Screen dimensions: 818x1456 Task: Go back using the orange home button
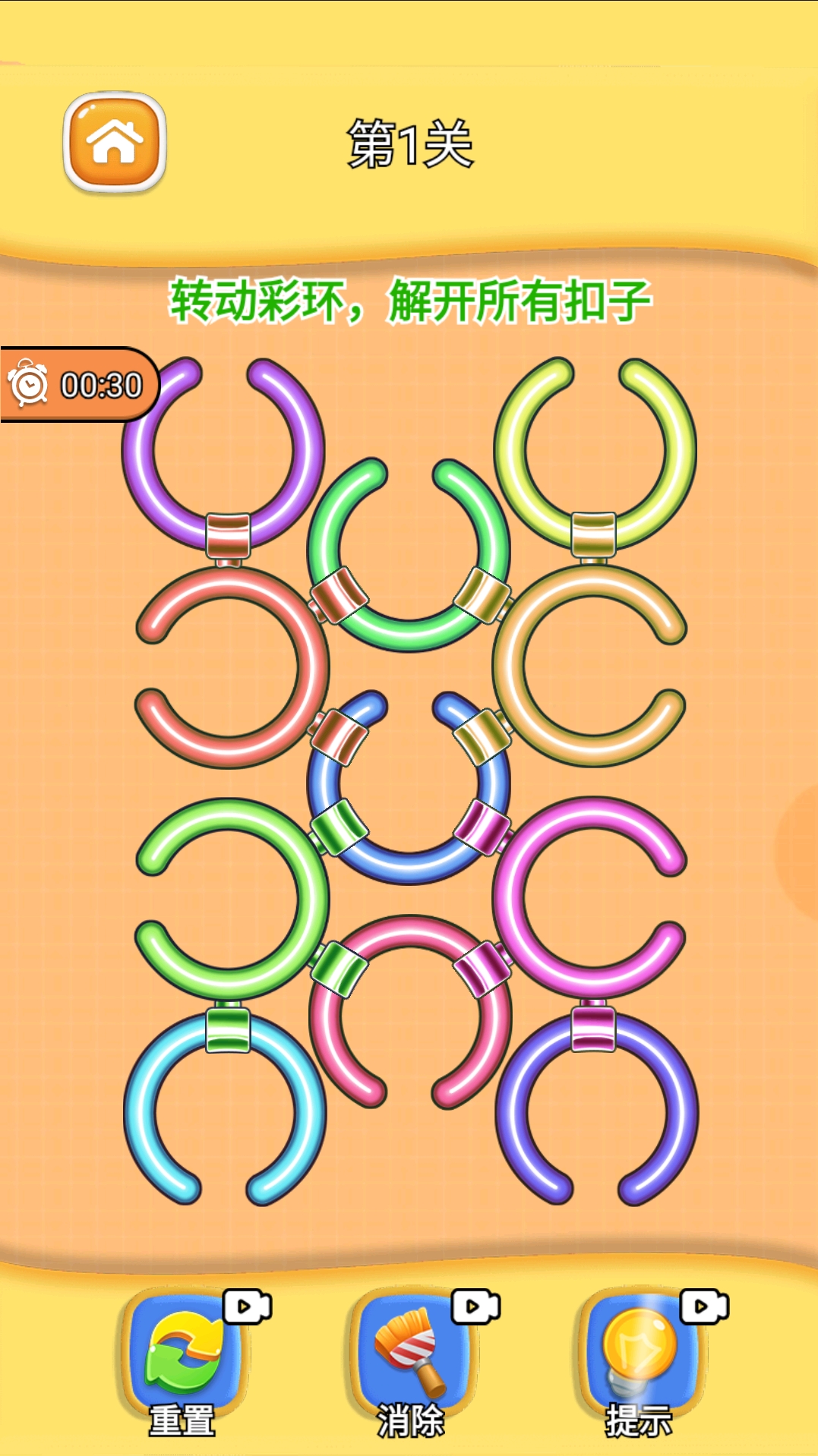[115, 142]
